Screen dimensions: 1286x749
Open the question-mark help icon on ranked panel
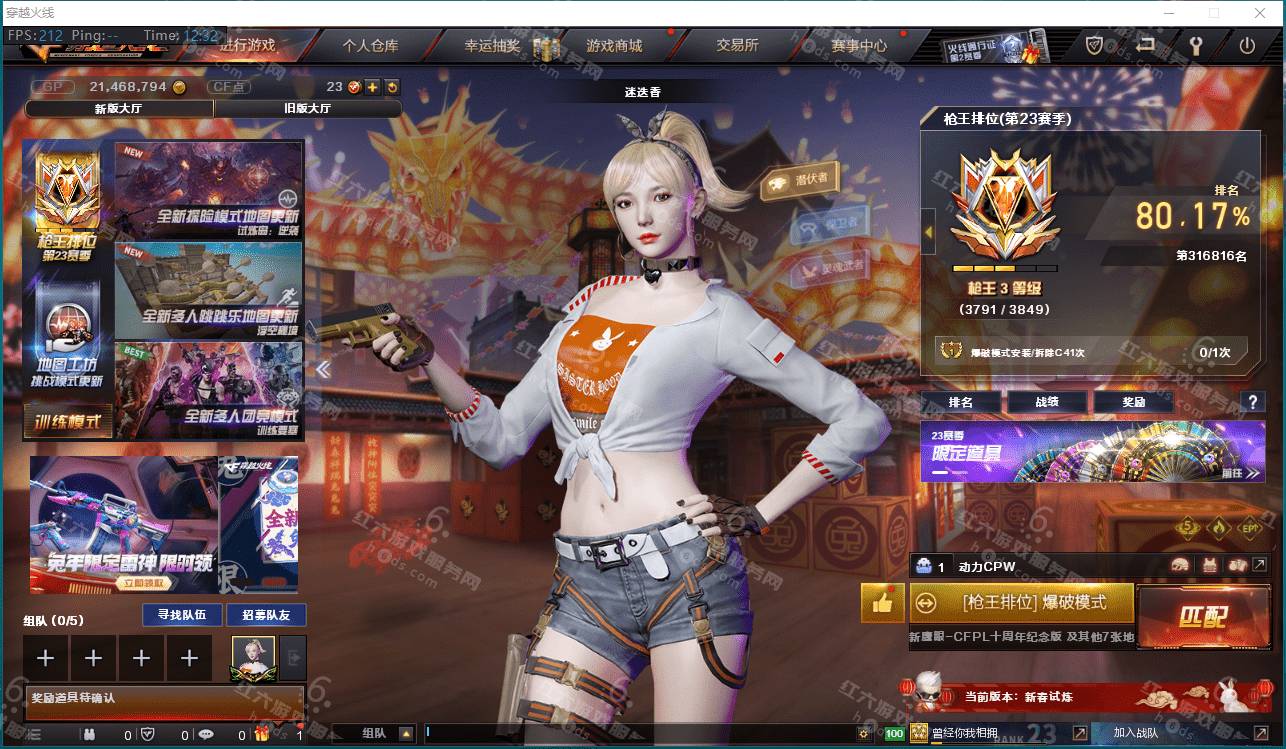1253,402
